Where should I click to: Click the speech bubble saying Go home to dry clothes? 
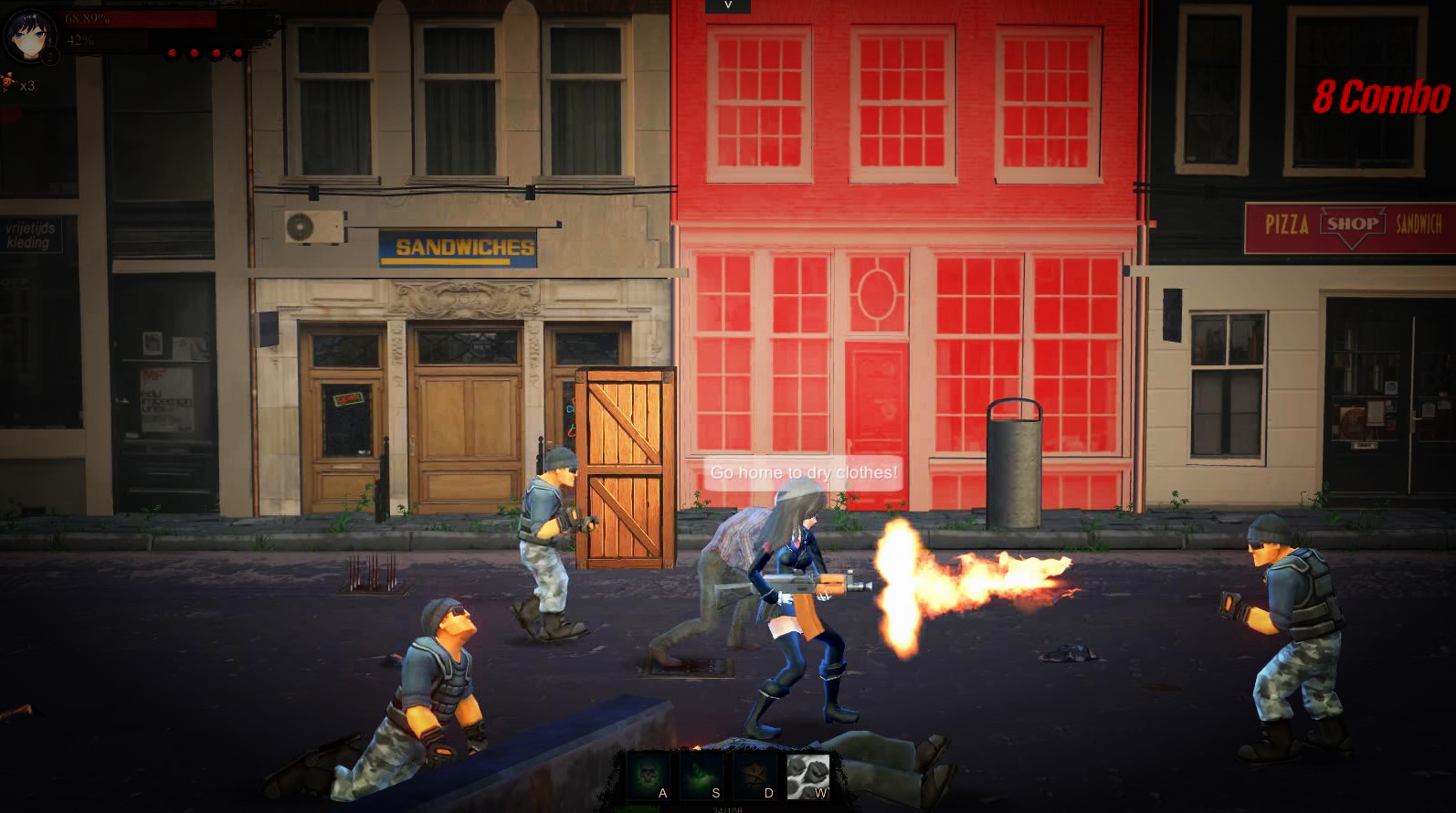click(x=805, y=474)
